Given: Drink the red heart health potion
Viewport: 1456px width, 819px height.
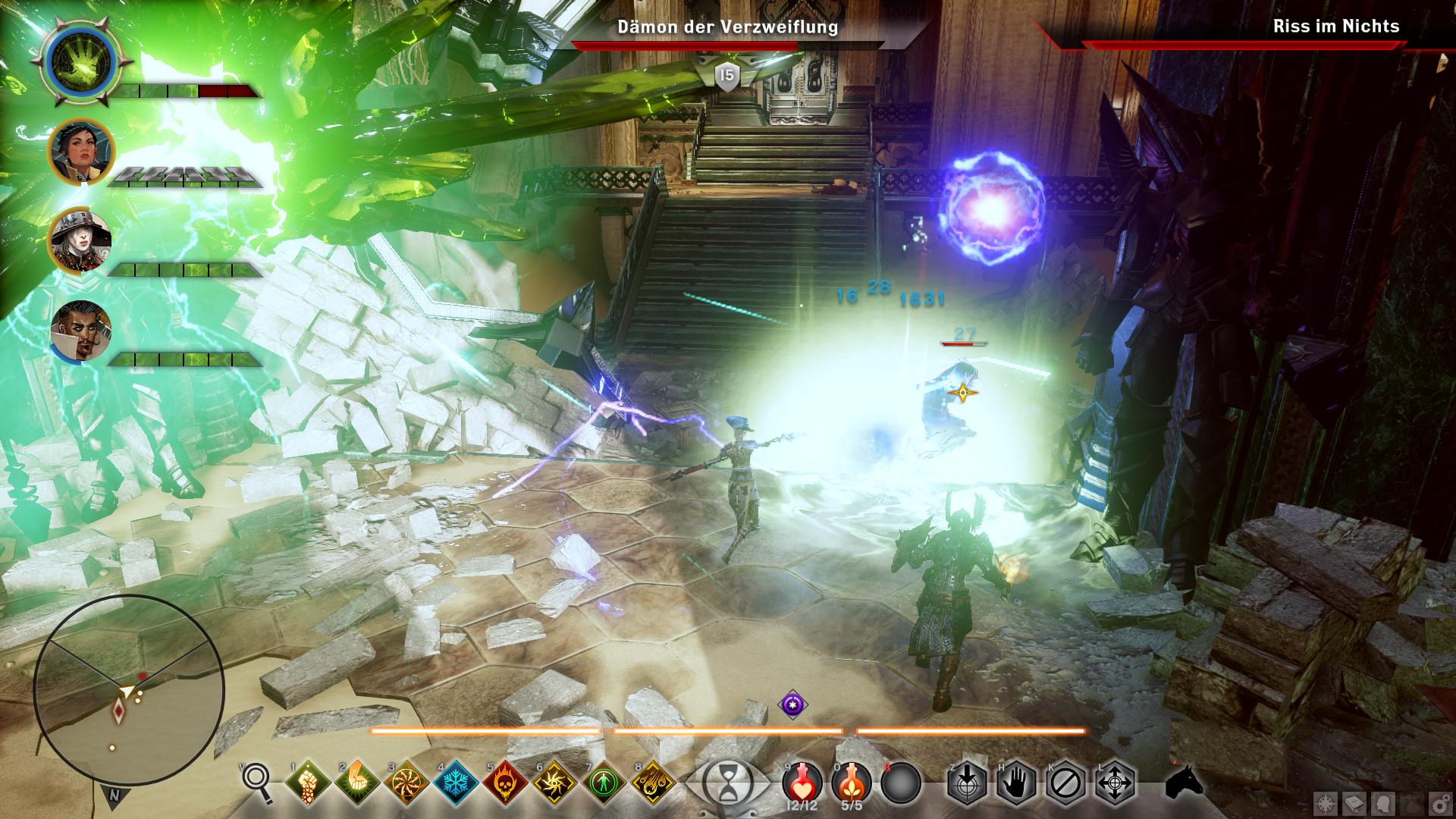Looking at the screenshot, I should (x=802, y=780).
